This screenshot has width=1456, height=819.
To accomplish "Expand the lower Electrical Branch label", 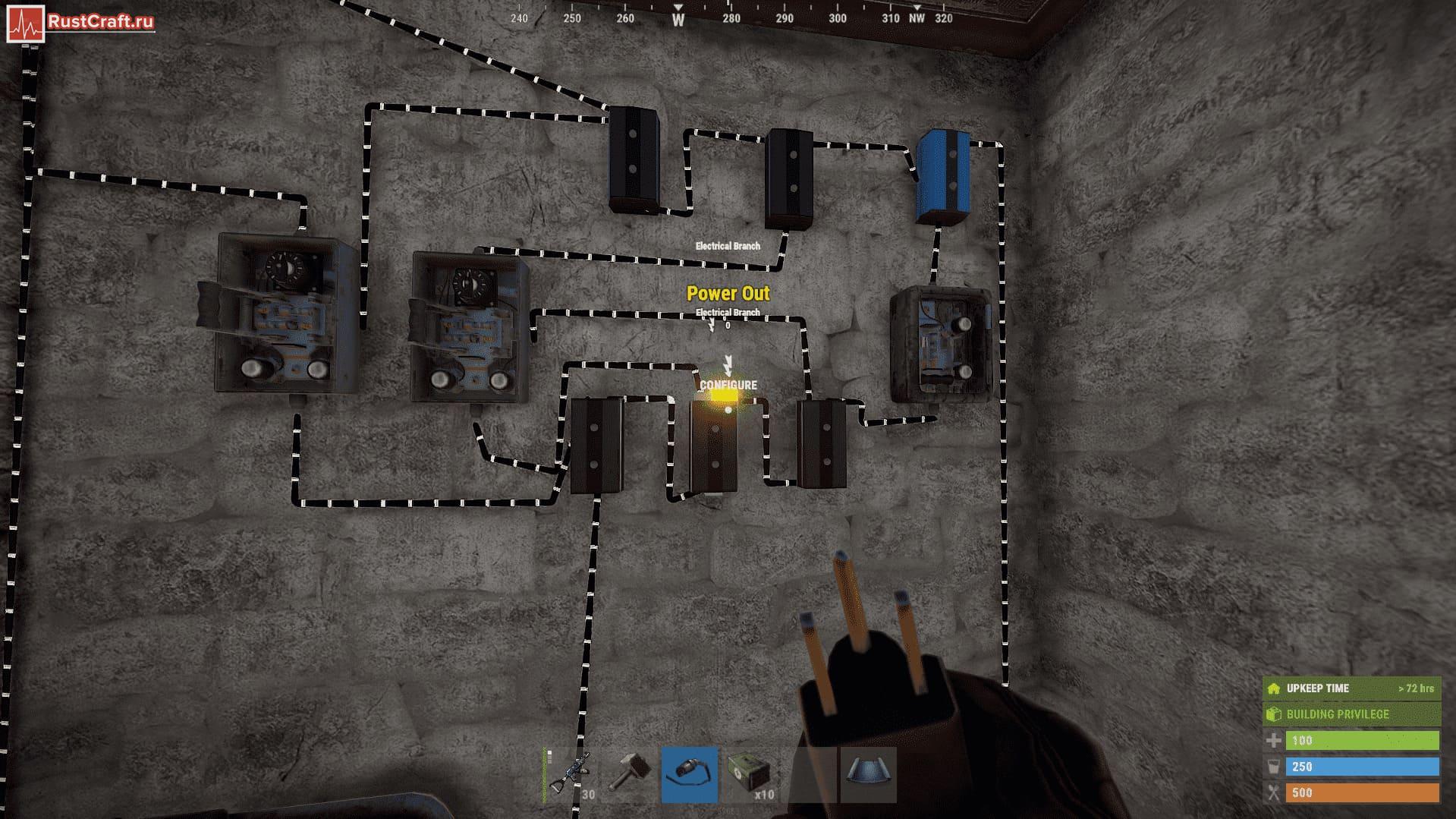I will 728,311.
